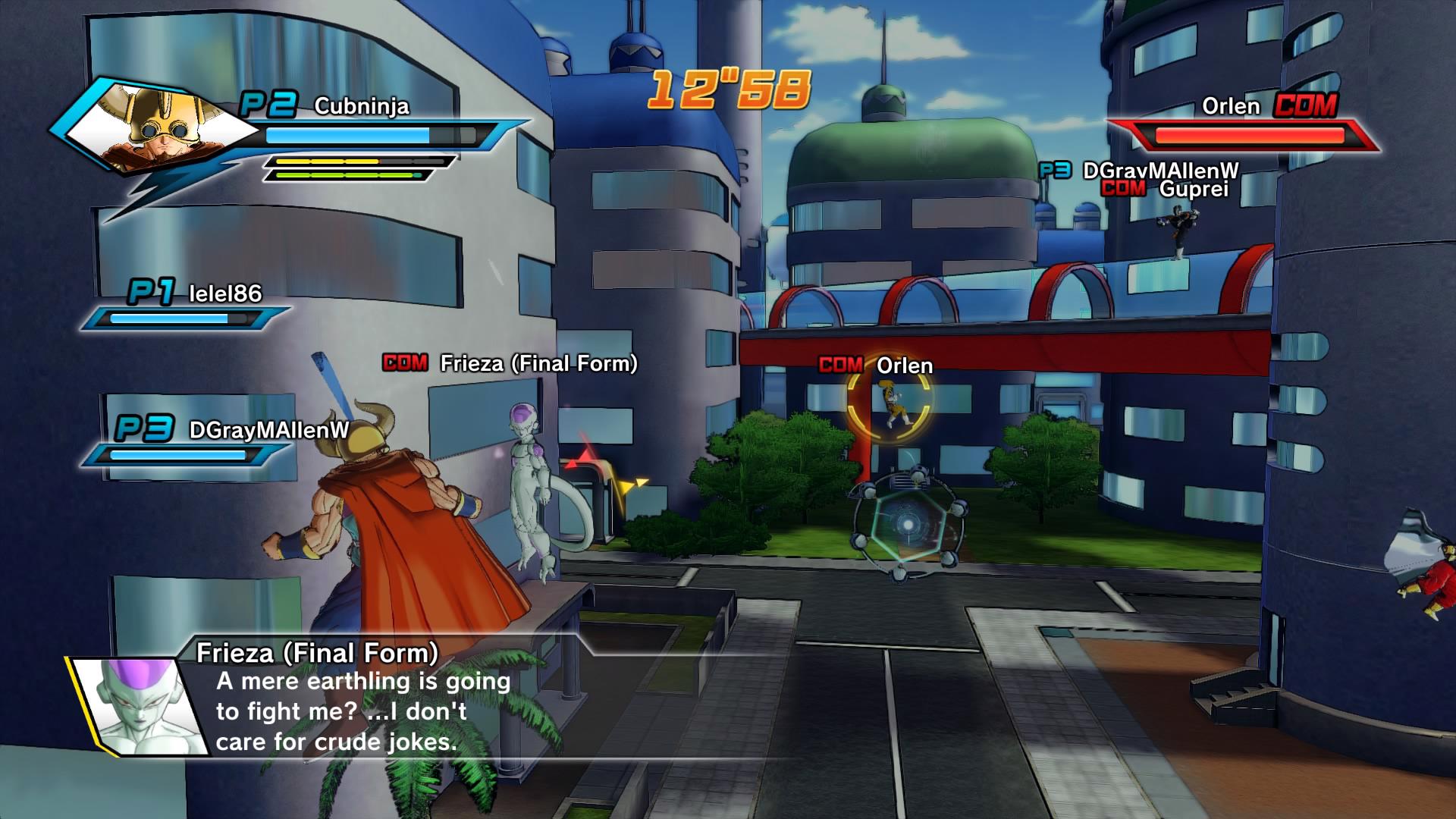1456x819 pixels.
Task: Click Frieza's dialogue portrait
Action: point(142,706)
